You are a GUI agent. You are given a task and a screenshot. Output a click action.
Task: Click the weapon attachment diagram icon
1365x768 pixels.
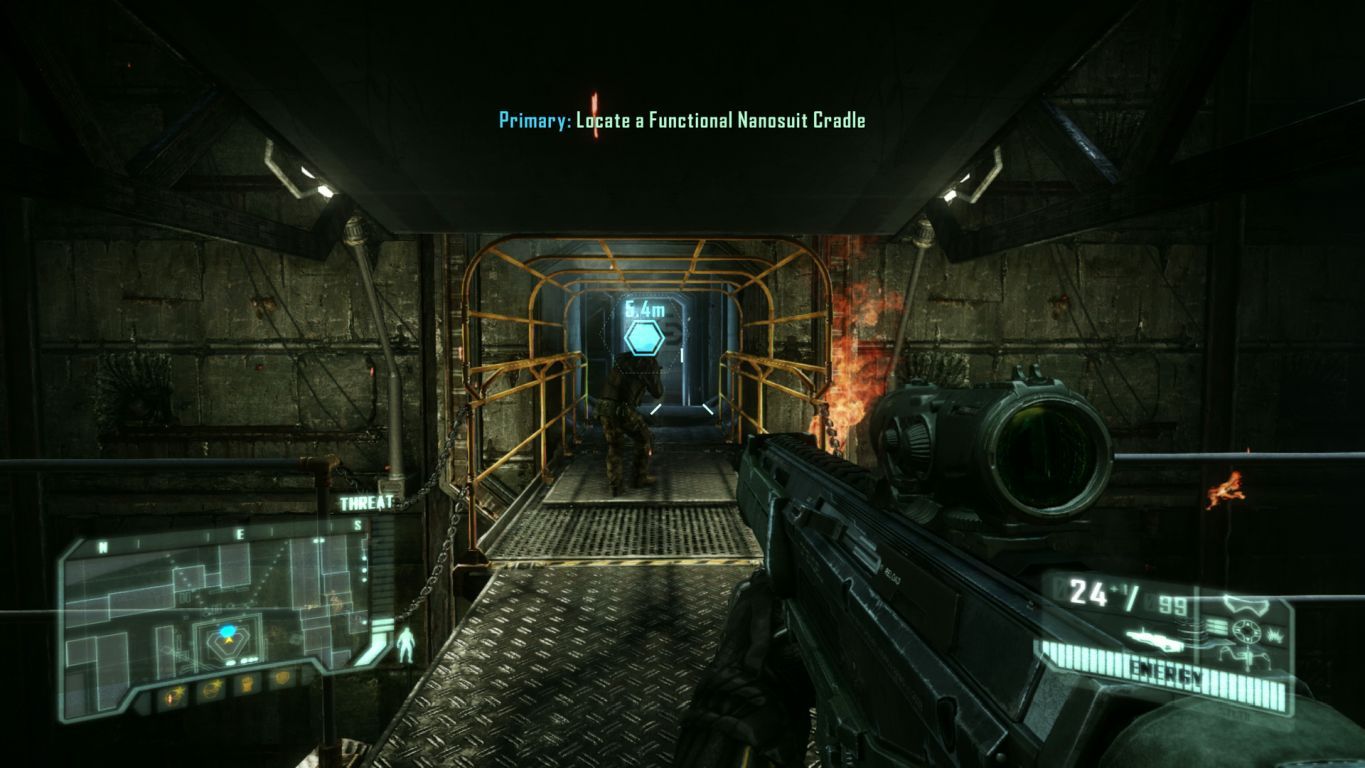[1247, 658]
